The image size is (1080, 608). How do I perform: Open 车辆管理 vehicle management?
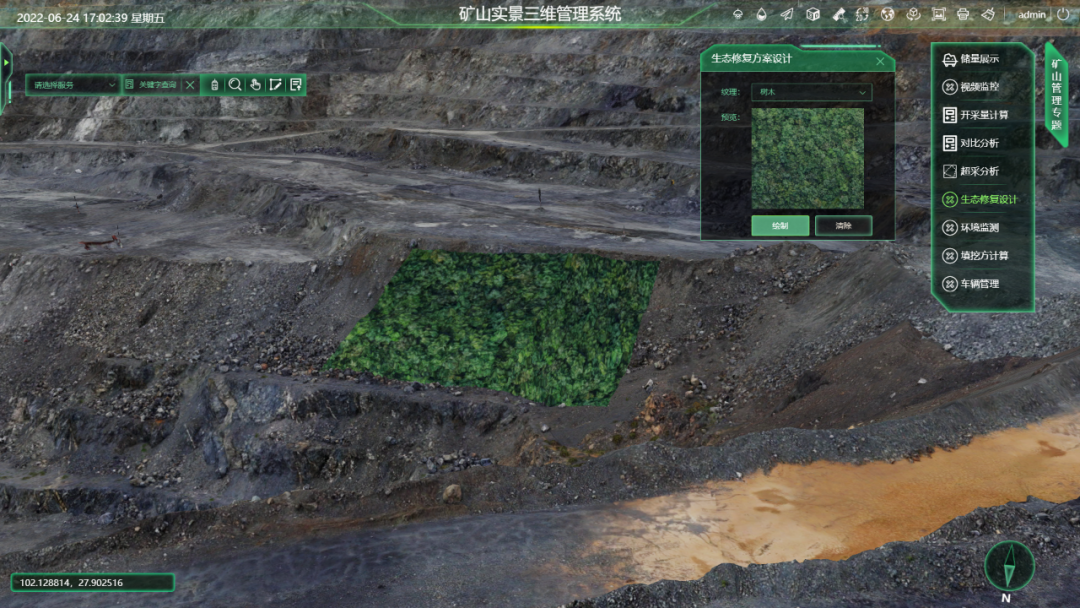[x=978, y=284]
